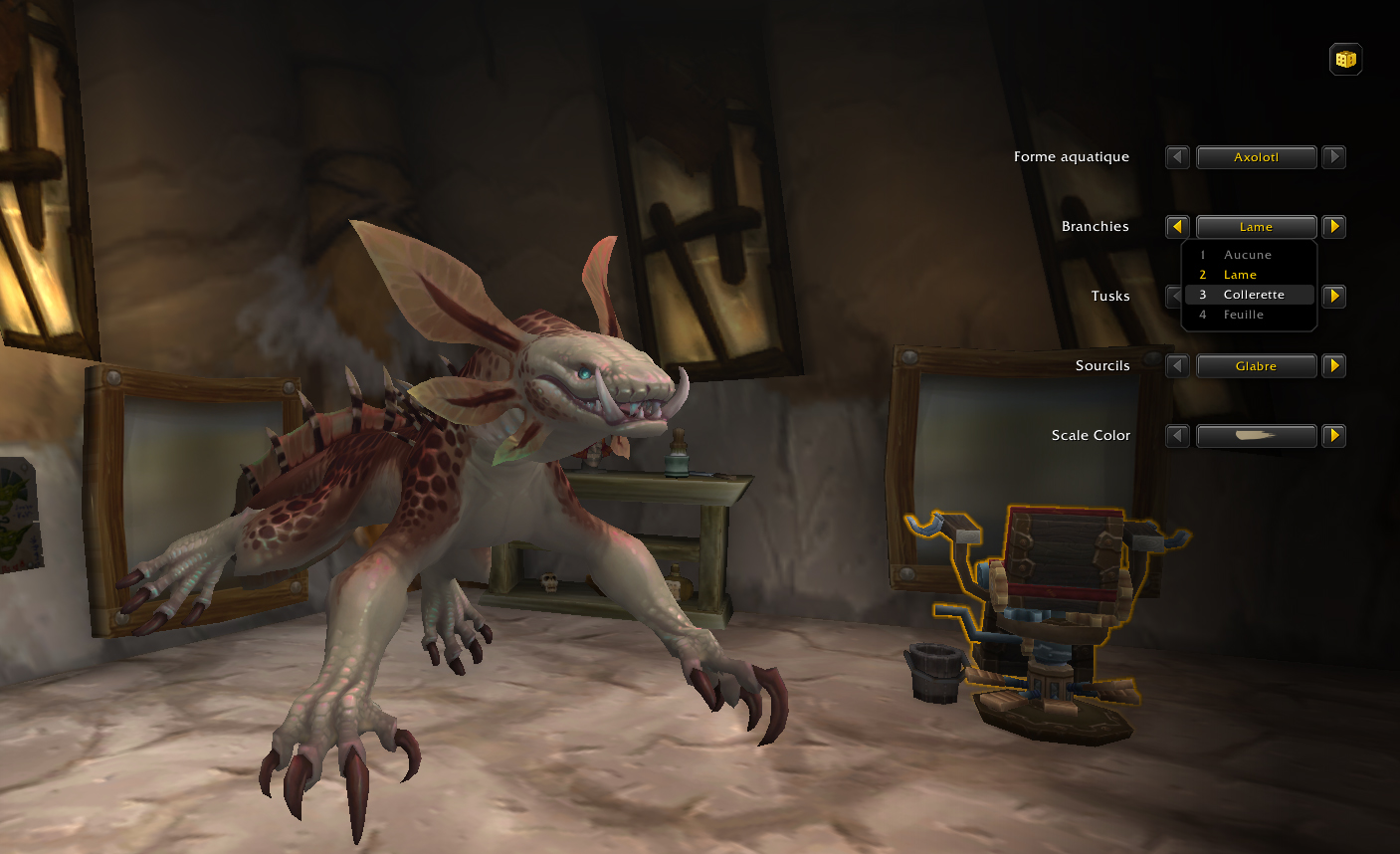The width and height of the screenshot is (1400, 854).
Task: Advance to next Tusks option
Action: pos(1334,297)
